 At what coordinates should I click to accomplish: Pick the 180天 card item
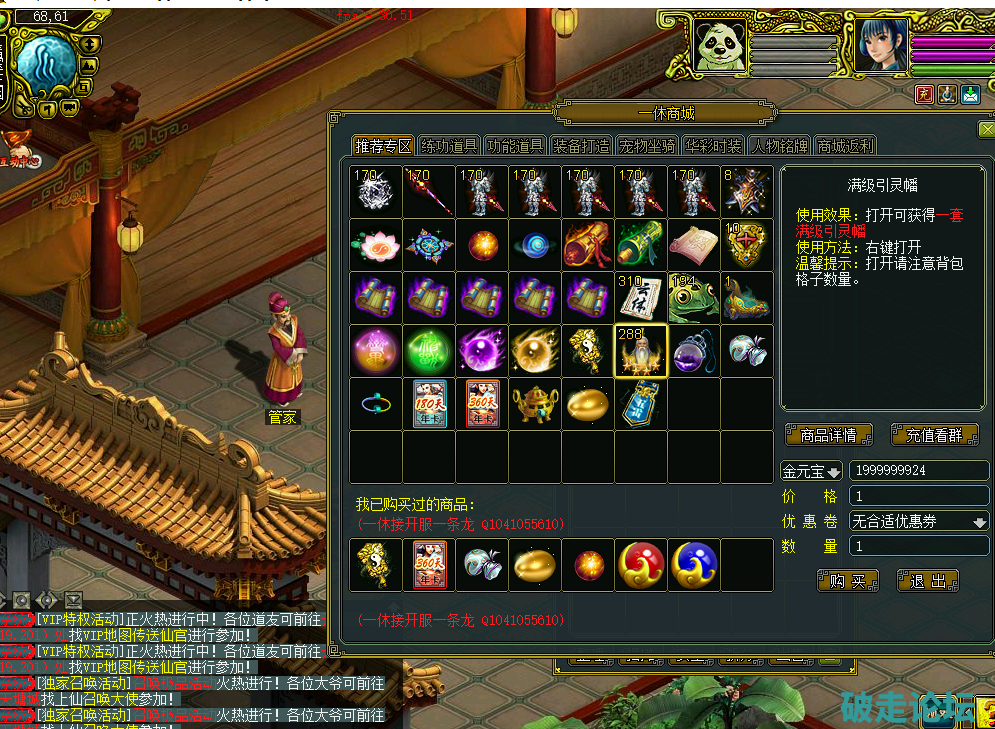click(x=429, y=403)
